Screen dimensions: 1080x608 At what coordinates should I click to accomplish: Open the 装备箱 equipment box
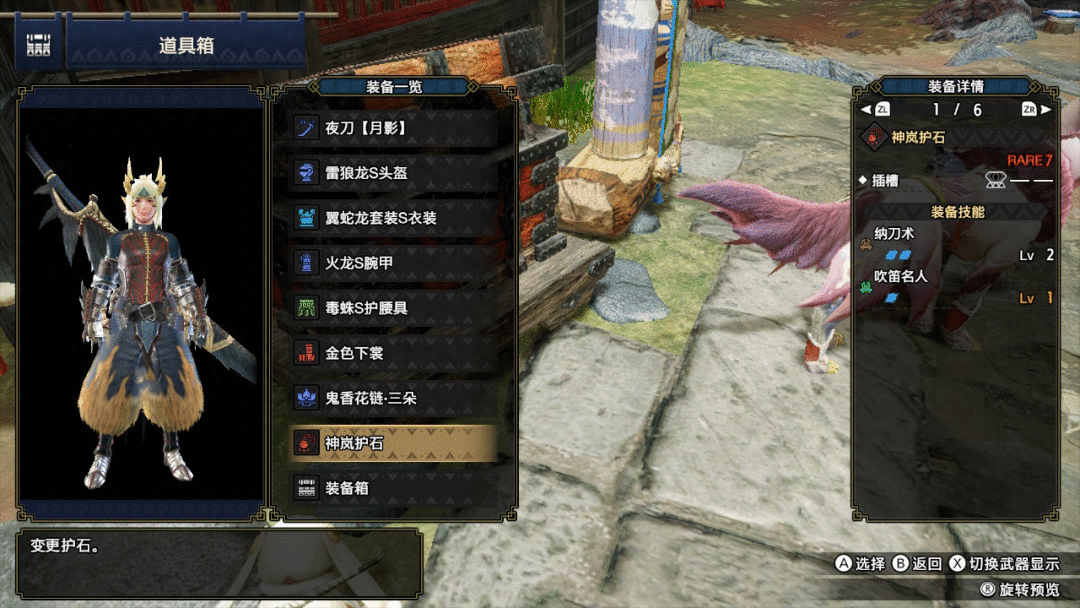(x=394, y=488)
